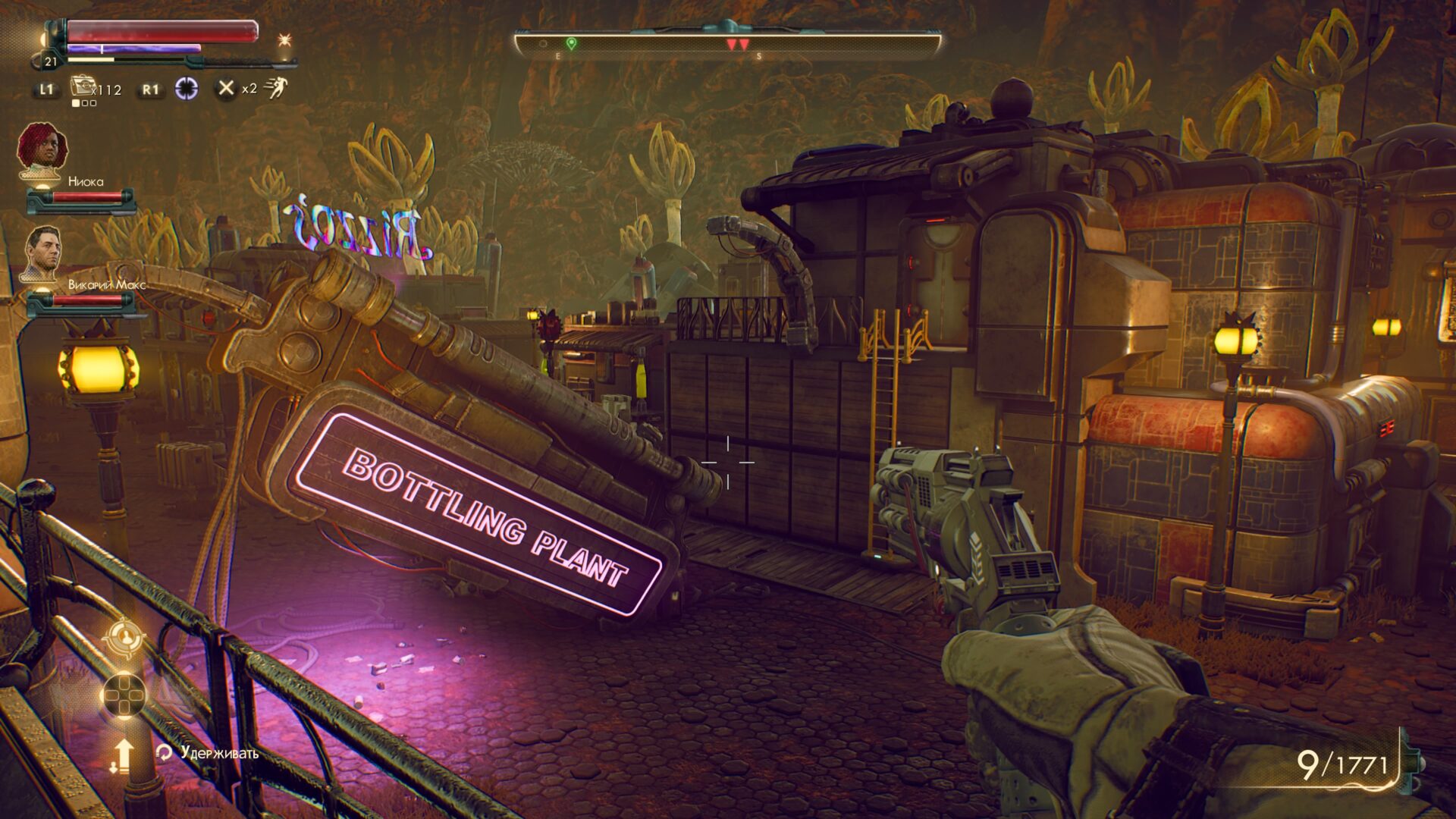Activate the Tactical Time Dilation icon
Viewport: 1456px width, 819px height.
tap(187, 89)
